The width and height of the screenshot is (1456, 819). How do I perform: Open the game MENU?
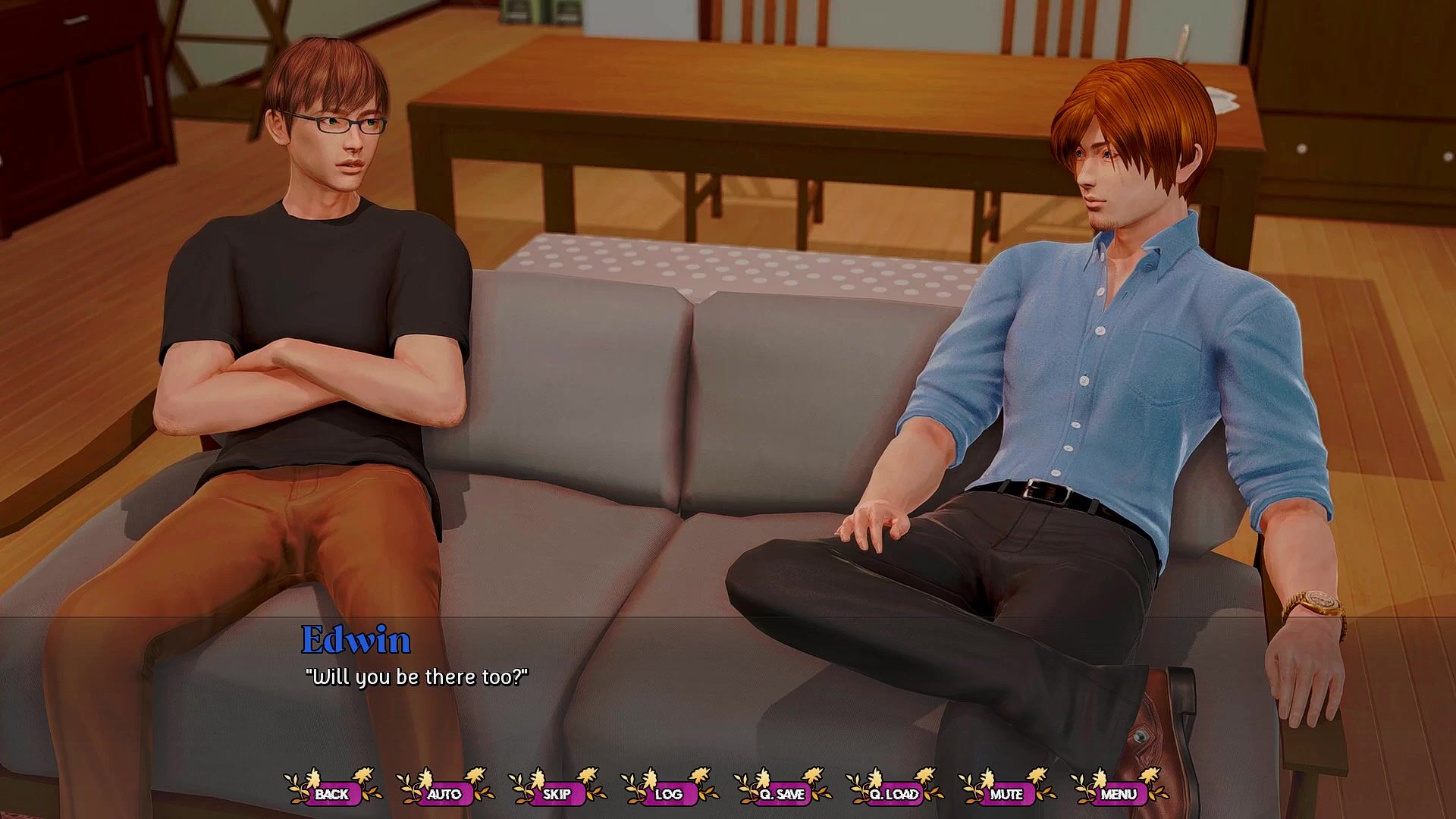click(x=1119, y=794)
